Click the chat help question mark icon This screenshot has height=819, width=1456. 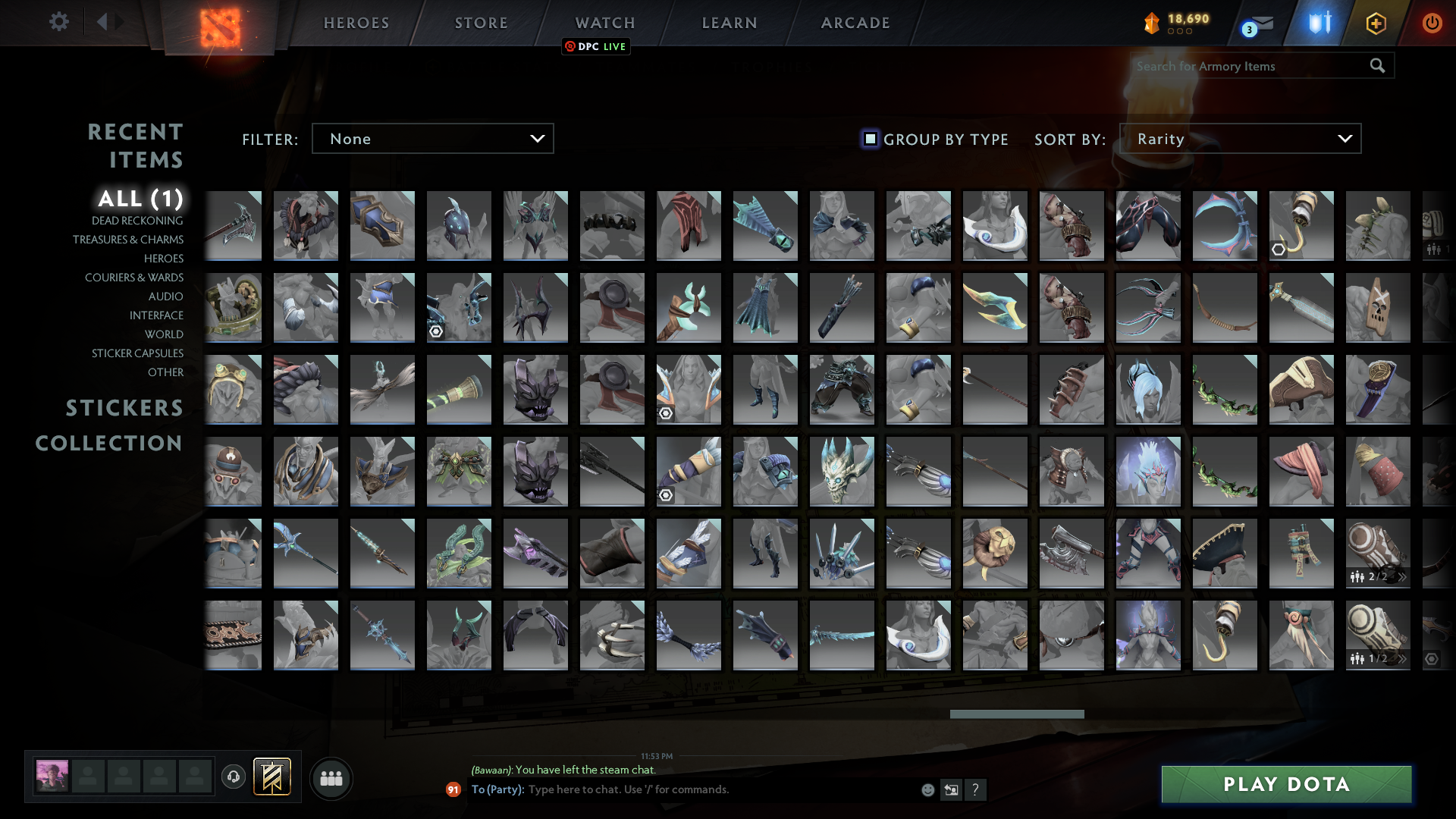[977, 789]
